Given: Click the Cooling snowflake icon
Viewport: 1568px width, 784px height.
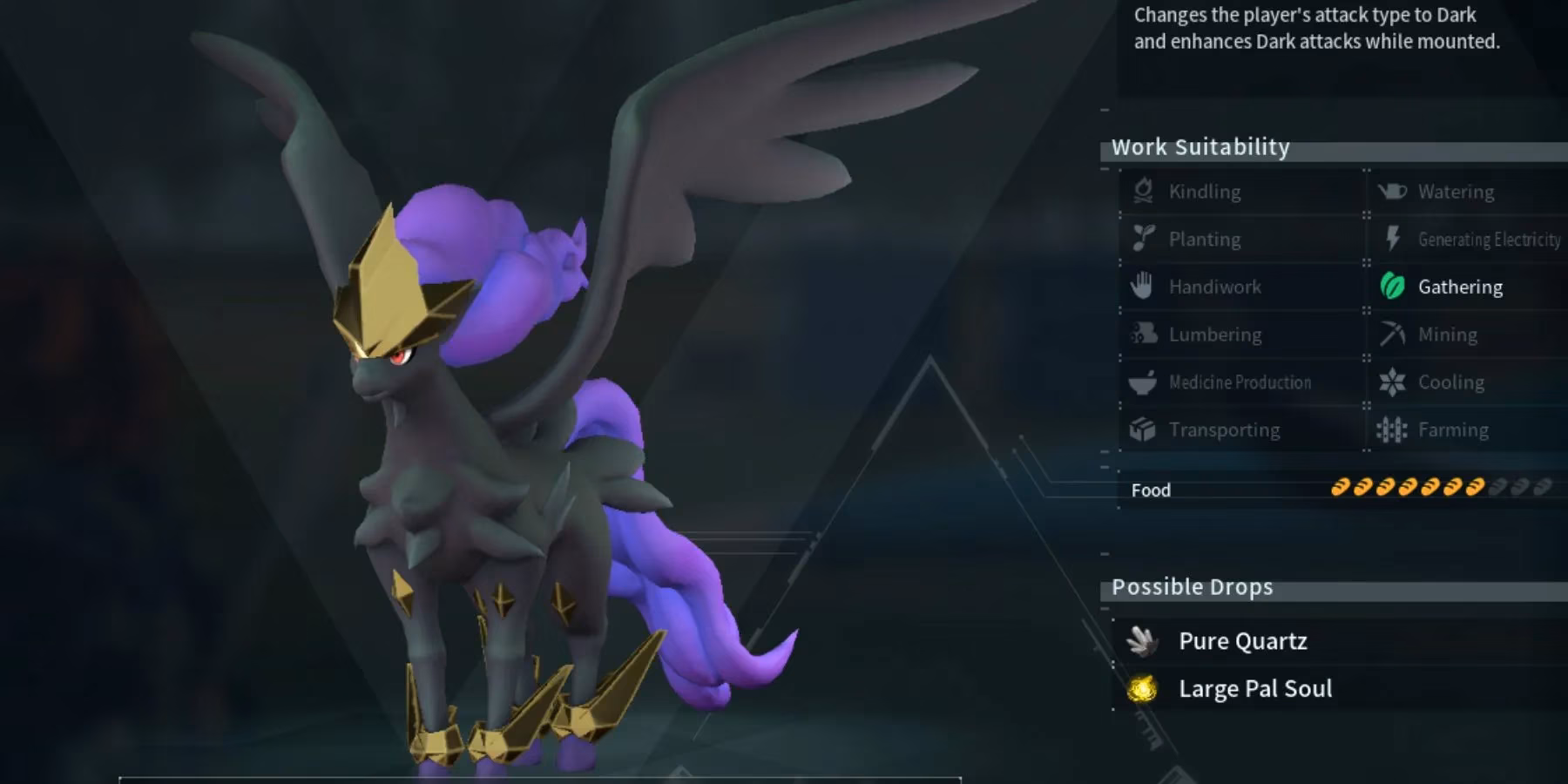Looking at the screenshot, I should click(x=1391, y=382).
